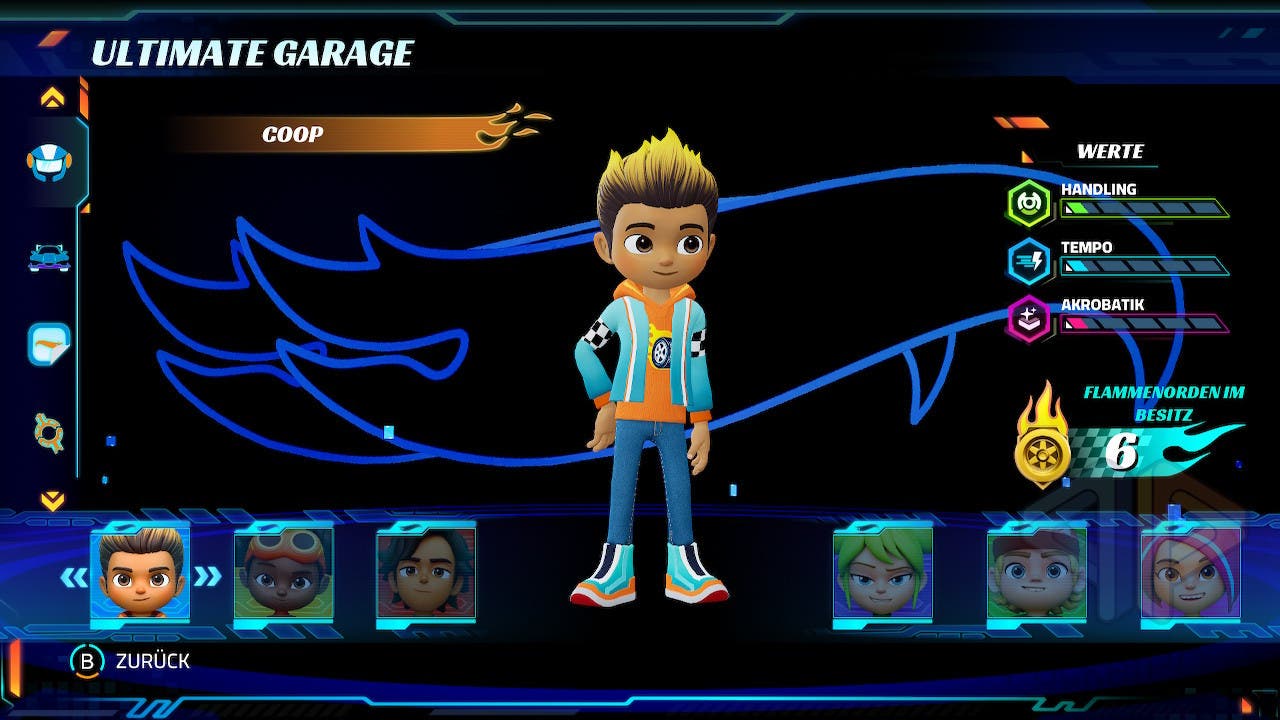The height and width of the screenshot is (720, 1280).
Task: Select the green-haired character portrait
Action: point(883,574)
